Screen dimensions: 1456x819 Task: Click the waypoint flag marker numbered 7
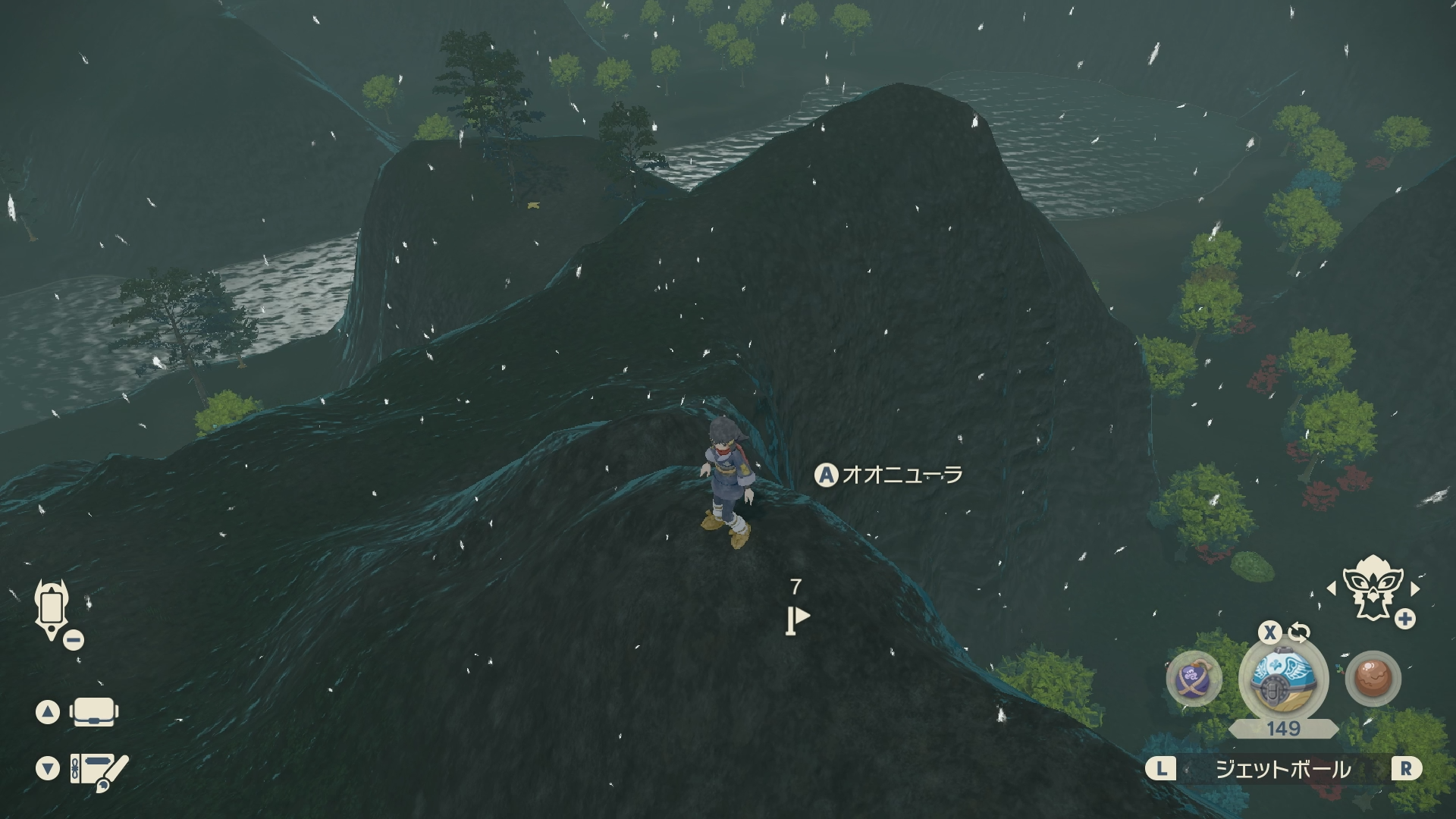click(x=796, y=620)
